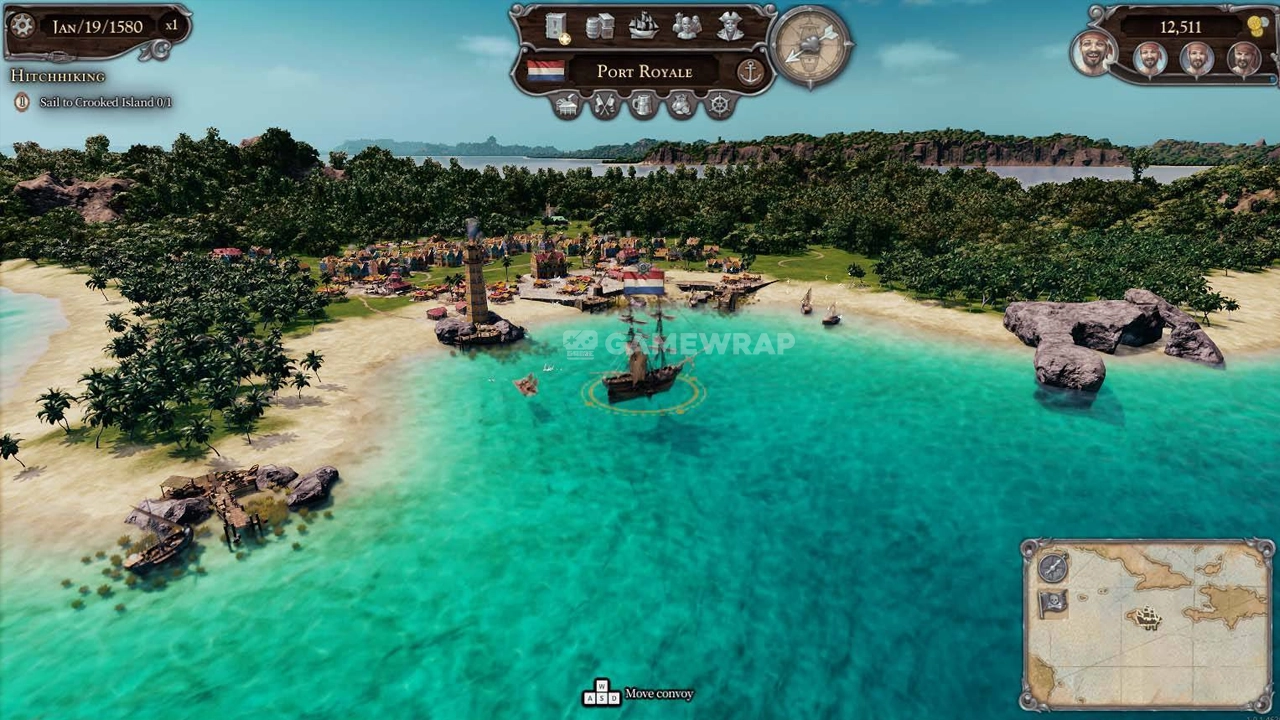Image resolution: width=1280 pixels, height=720 pixels.
Task: Select the Hitchhiking quest tracker
Action: coord(57,76)
